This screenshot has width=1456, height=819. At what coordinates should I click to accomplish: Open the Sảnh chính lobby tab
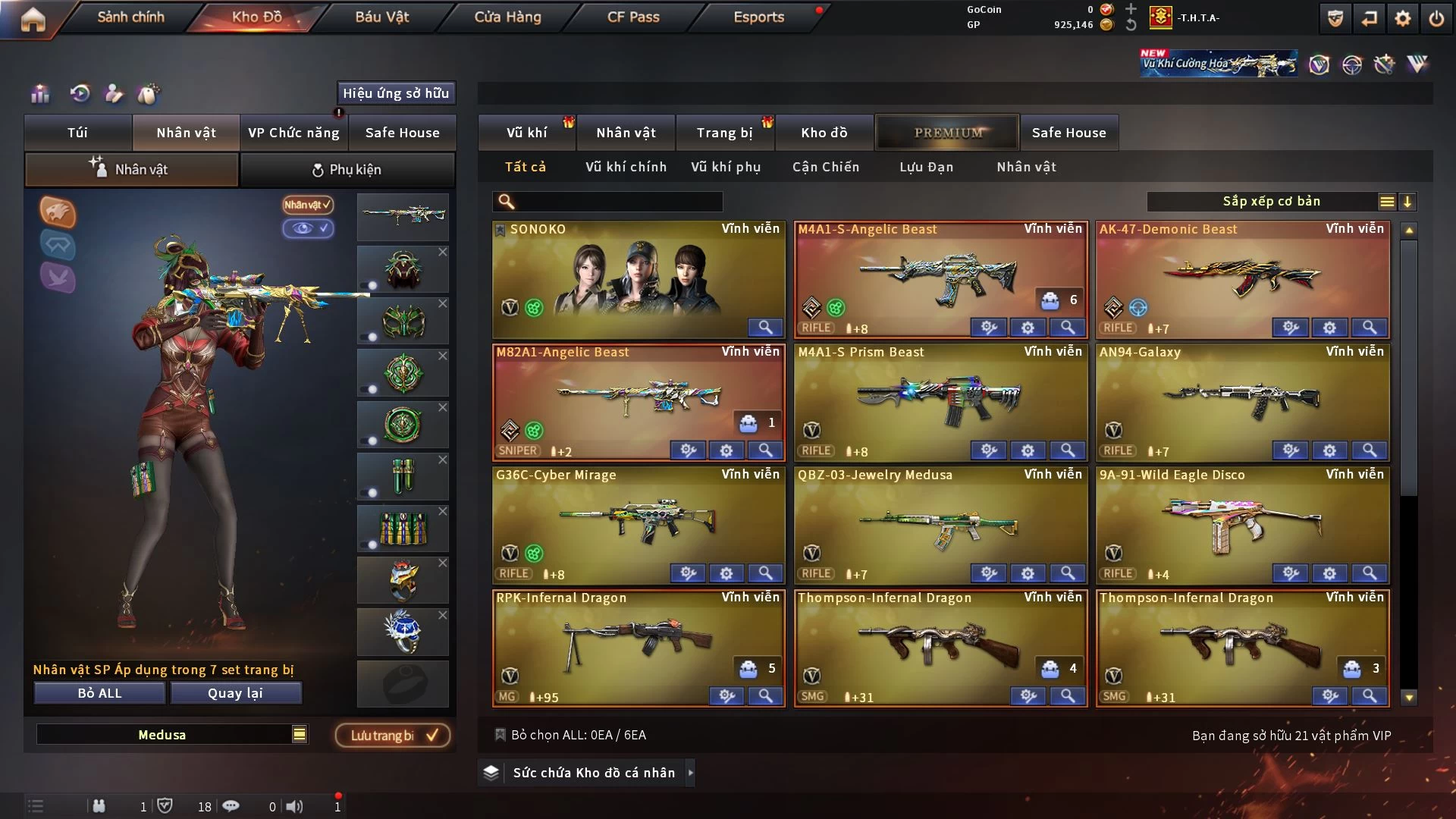[x=130, y=17]
